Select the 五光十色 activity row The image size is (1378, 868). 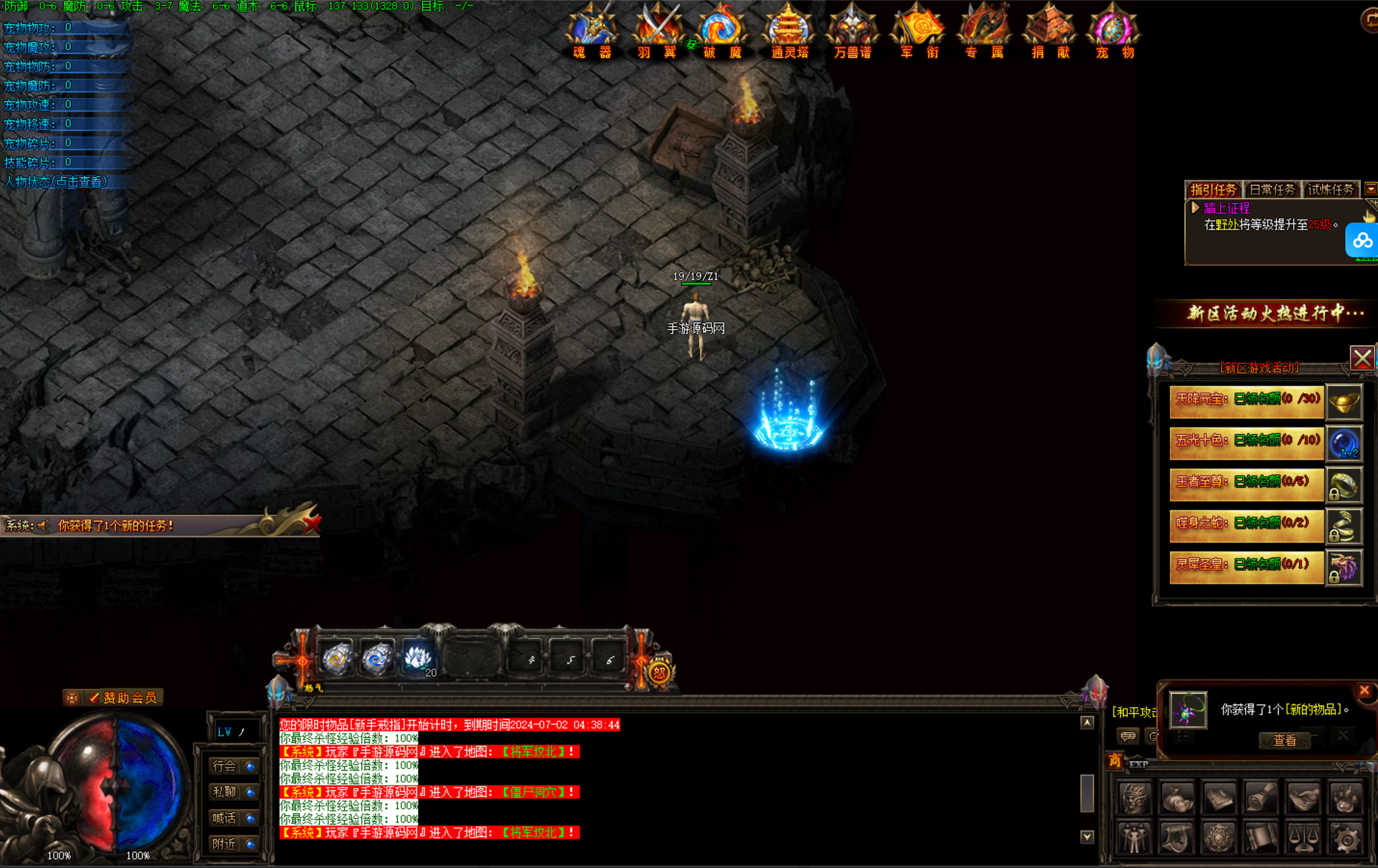click(1246, 441)
